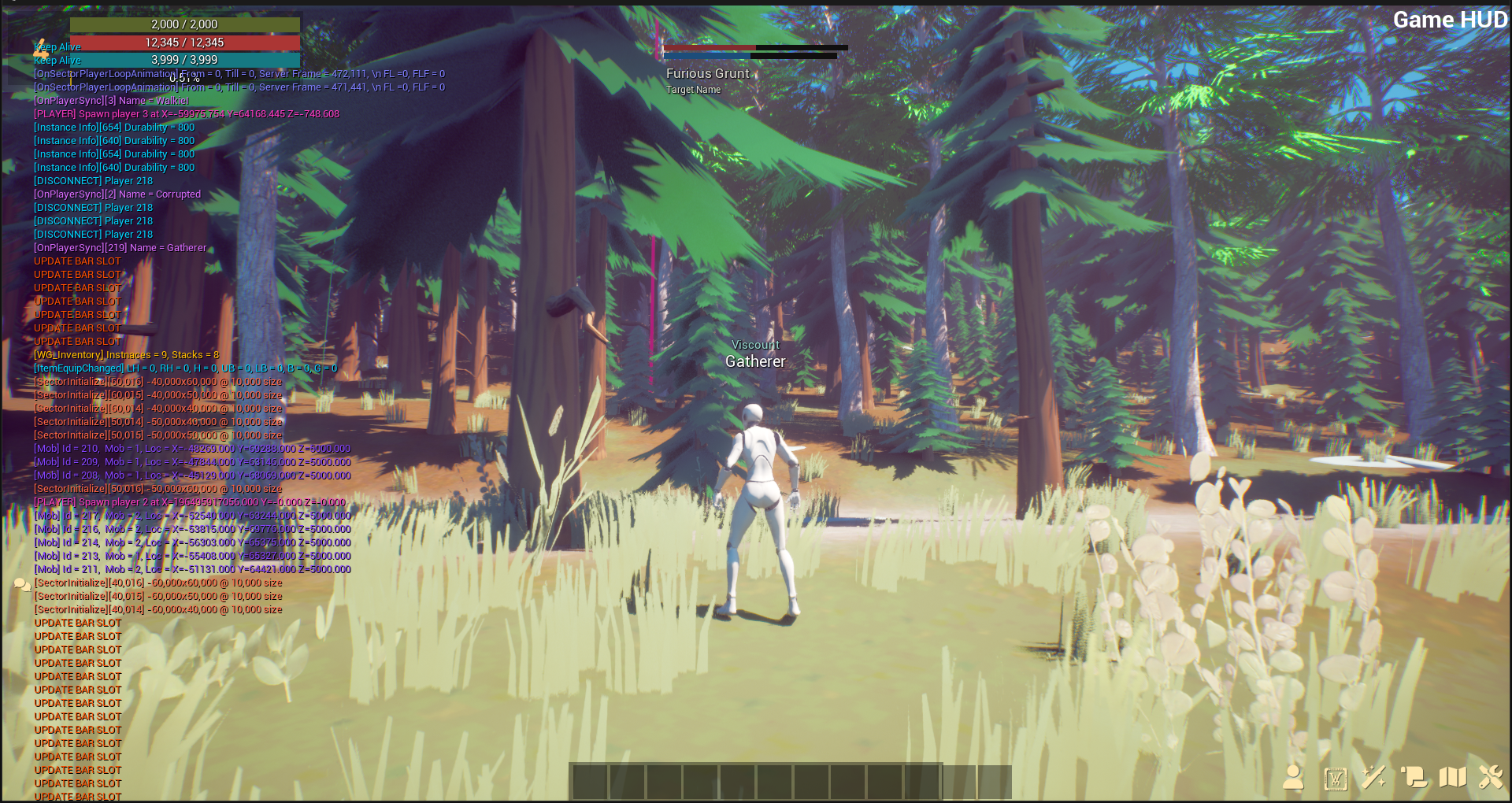Show the quest scroll icon
1512x803 pixels.
coord(1414,777)
